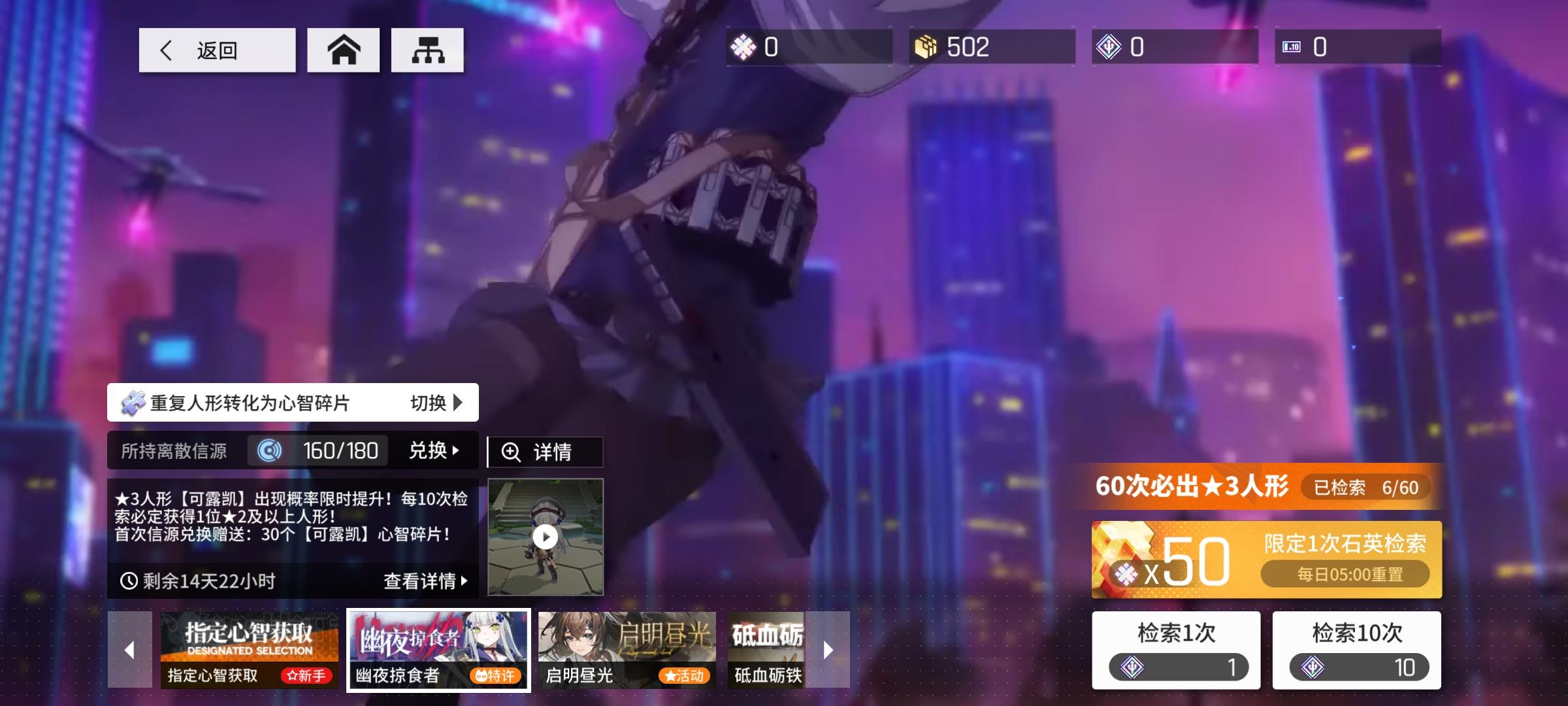Open the gift box currency showing 502

click(928, 46)
